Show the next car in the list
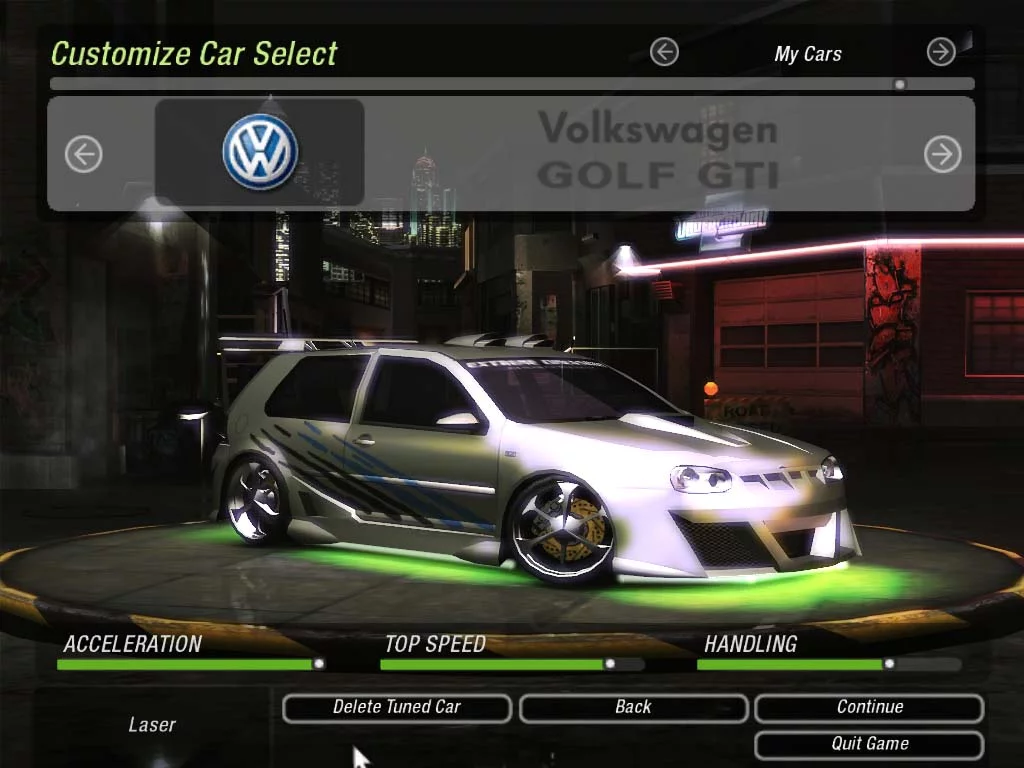1024x768 pixels. click(x=942, y=154)
